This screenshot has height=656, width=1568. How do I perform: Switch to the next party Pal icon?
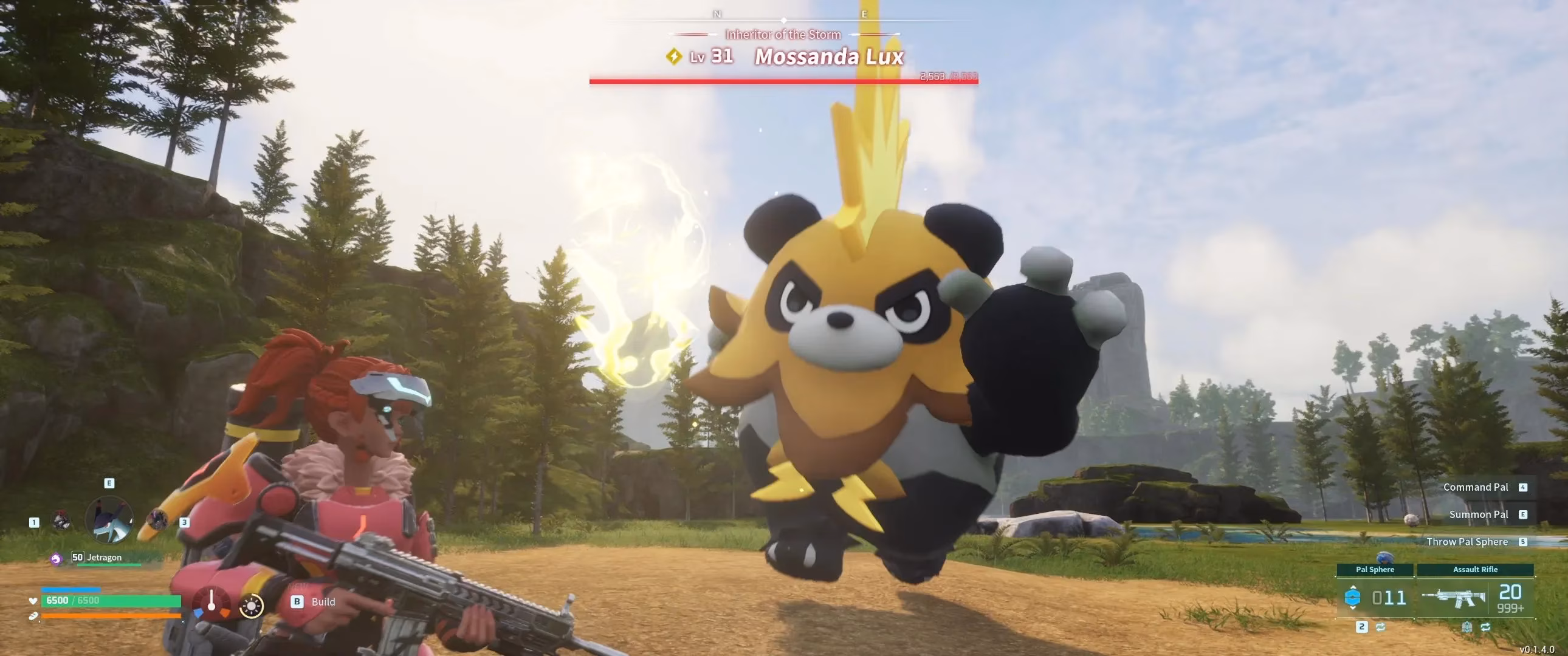click(x=158, y=519)
